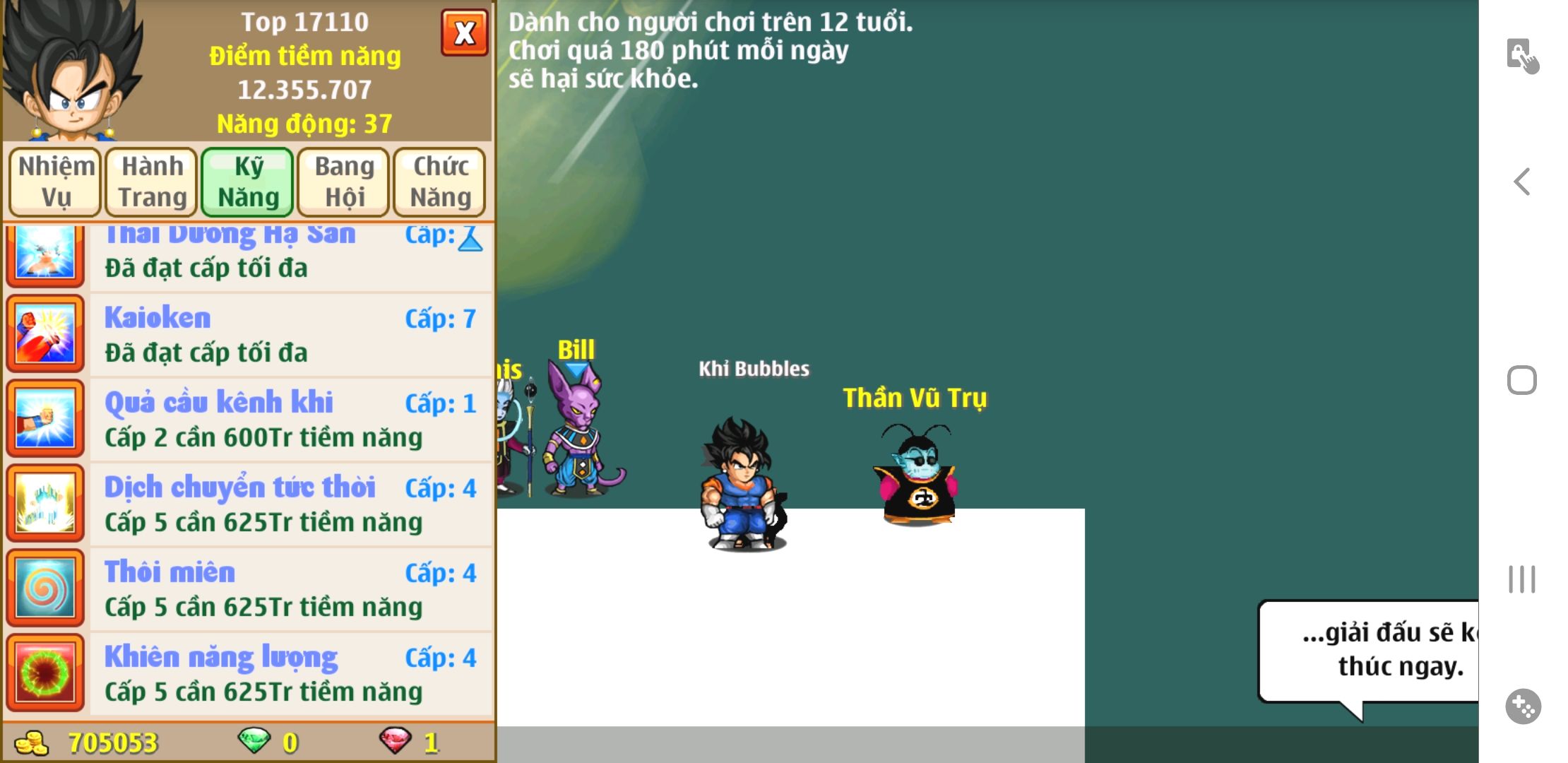Select the Kỹ Năng tab
Screen dimensions: 1568x763
pyautogui.click(x=248, y=182)
